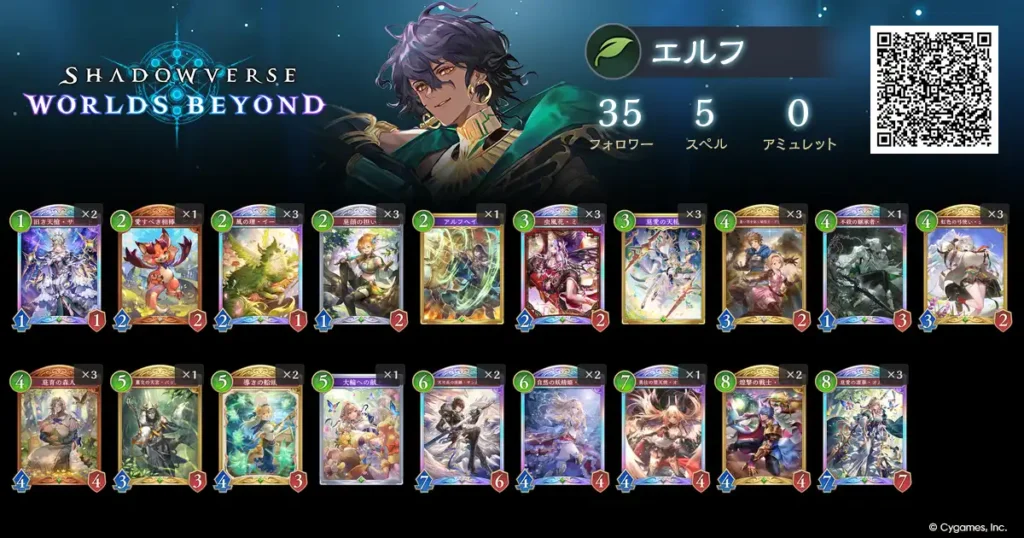The width and height of the screenshot is (1024, 538).
Task: Click the deck QR code
Action: pos(934,89)
